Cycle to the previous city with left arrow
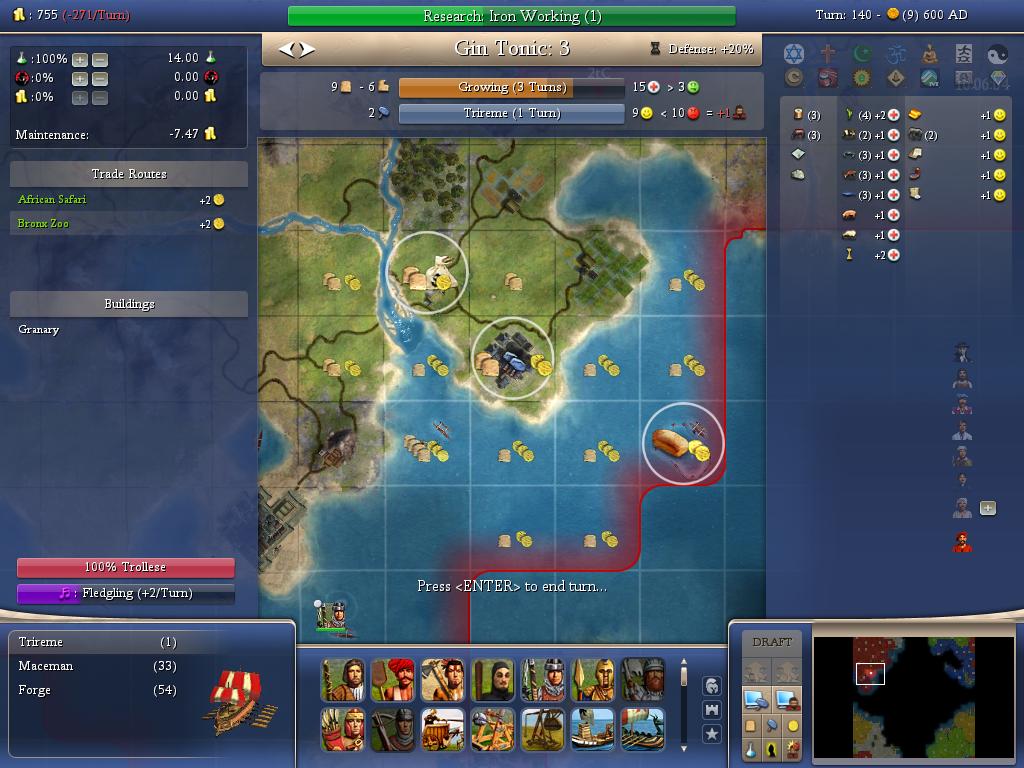Viewport: 1024px width, 768px height. (285, 49)
